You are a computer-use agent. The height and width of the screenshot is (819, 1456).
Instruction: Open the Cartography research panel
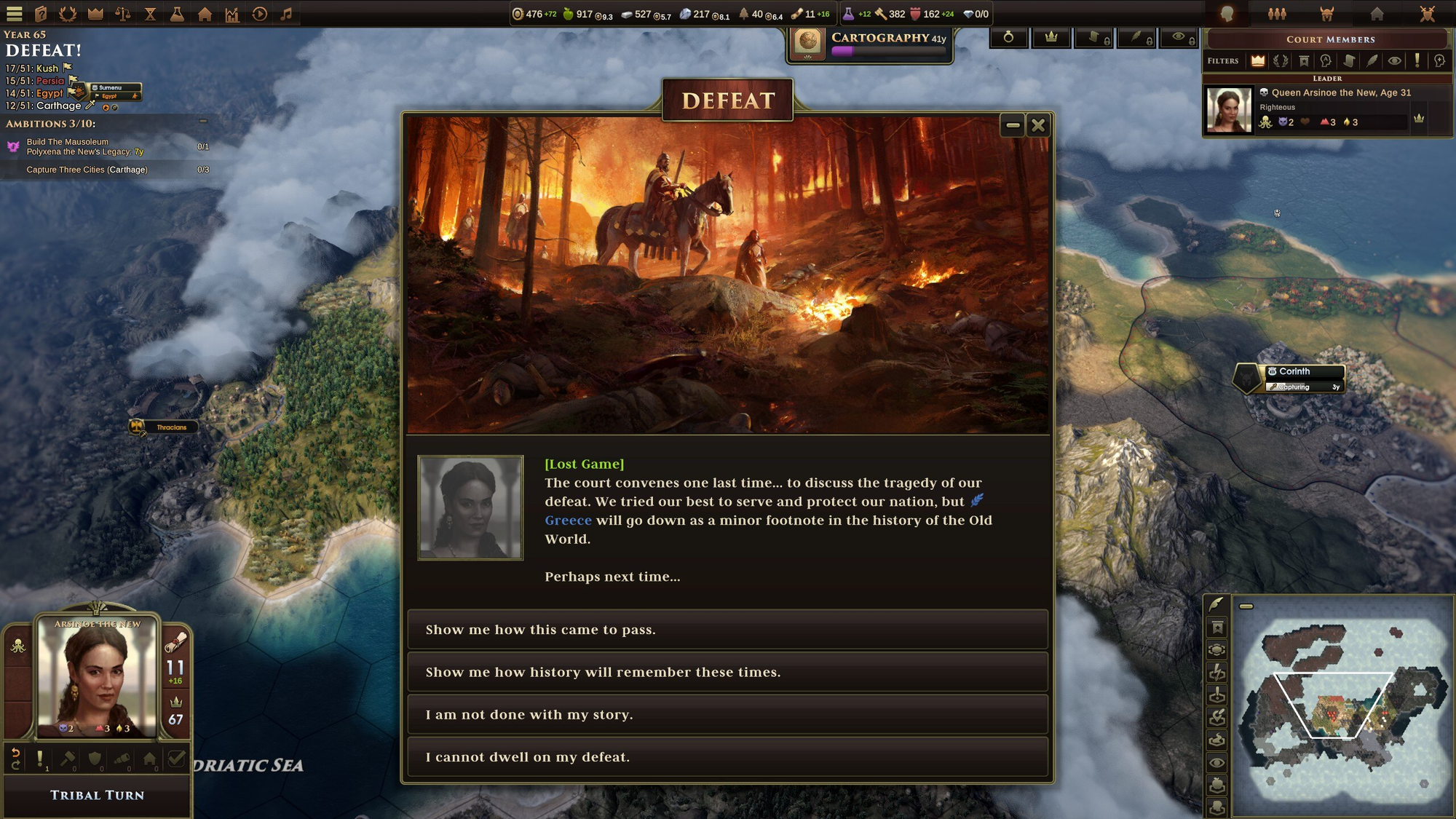(870, 44)
